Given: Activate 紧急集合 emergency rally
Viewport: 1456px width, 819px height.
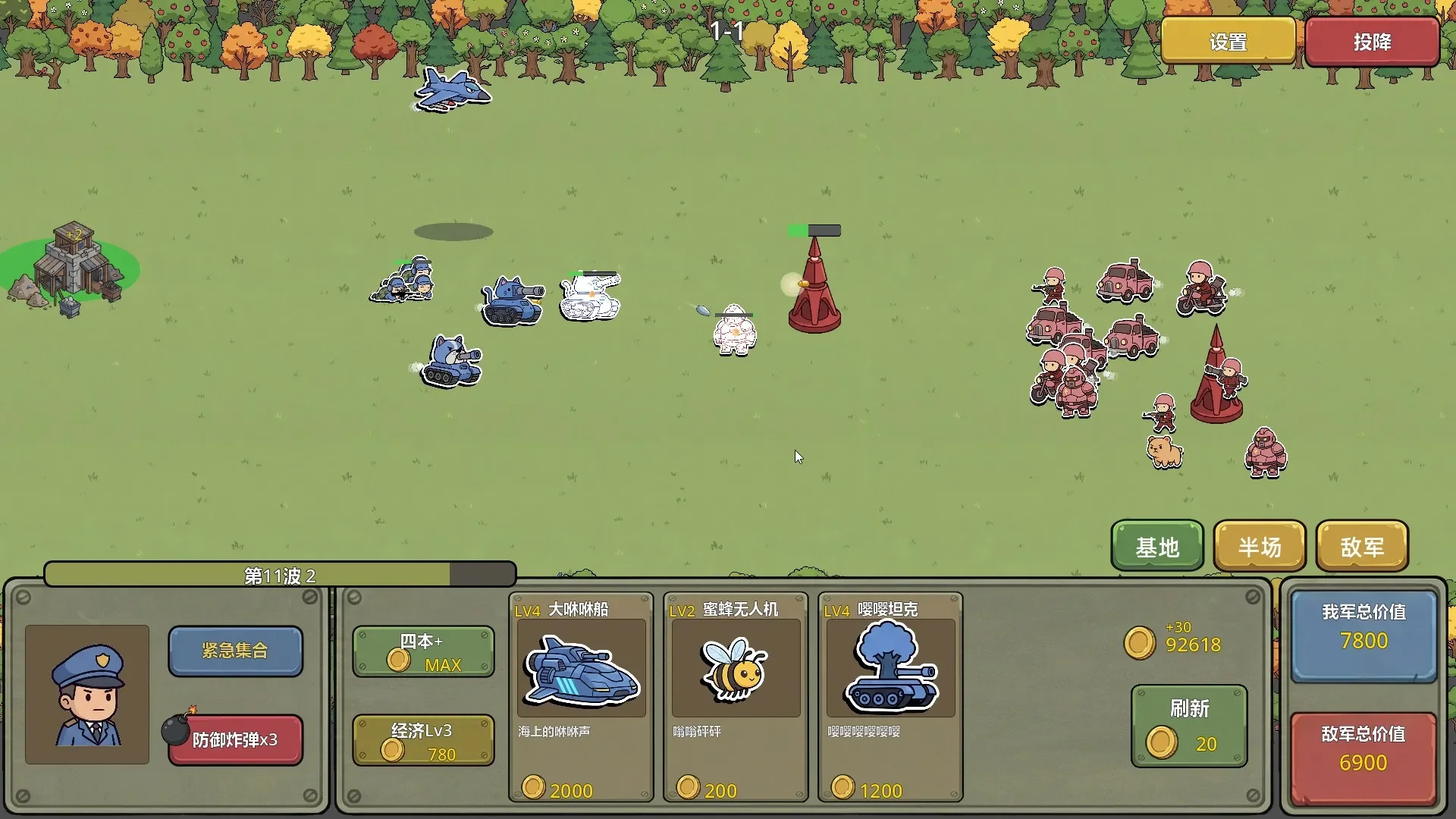Looking at the screenshot, I should tap(235, 651).
